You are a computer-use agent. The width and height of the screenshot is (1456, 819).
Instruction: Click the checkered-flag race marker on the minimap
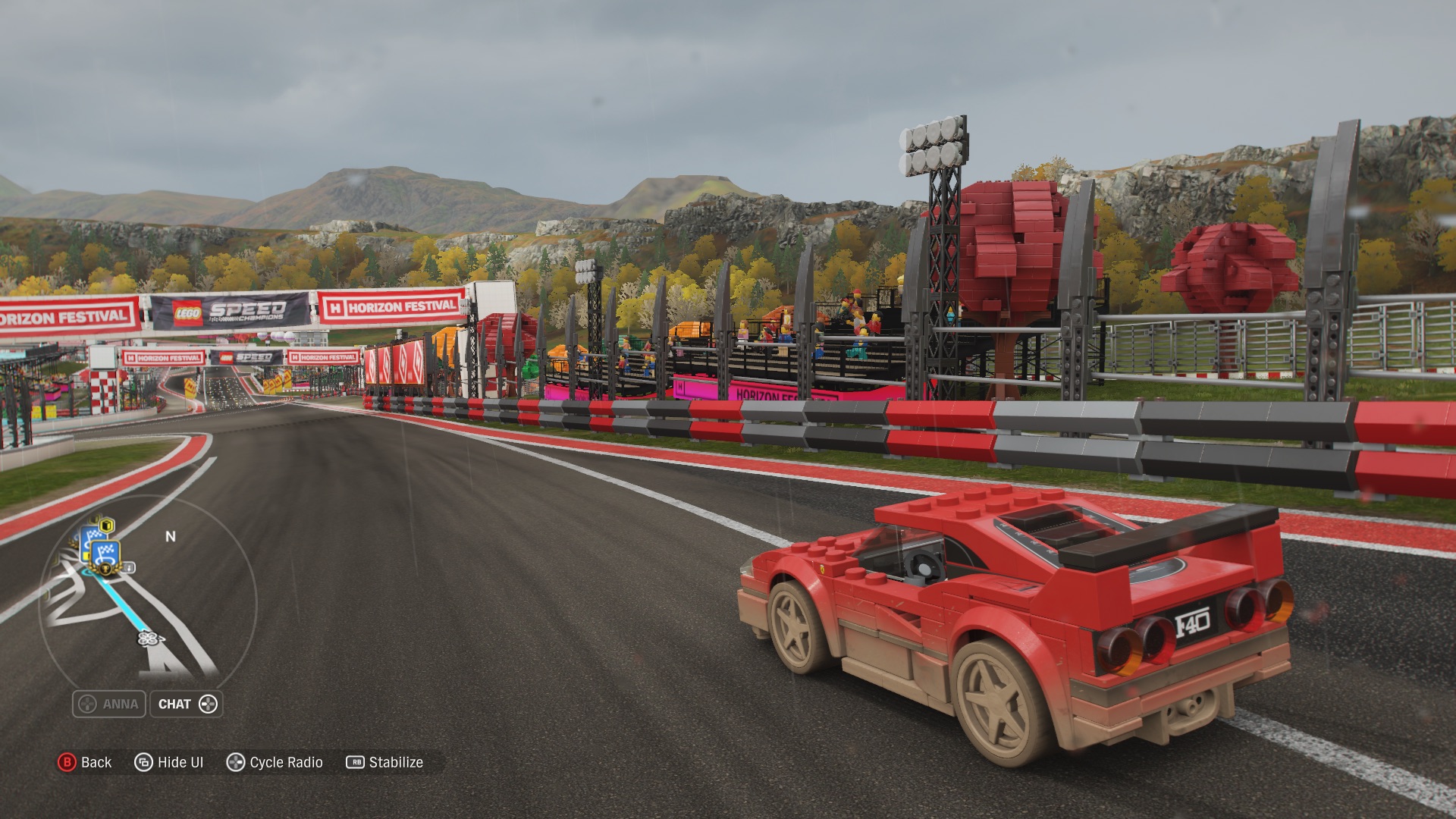104,553
